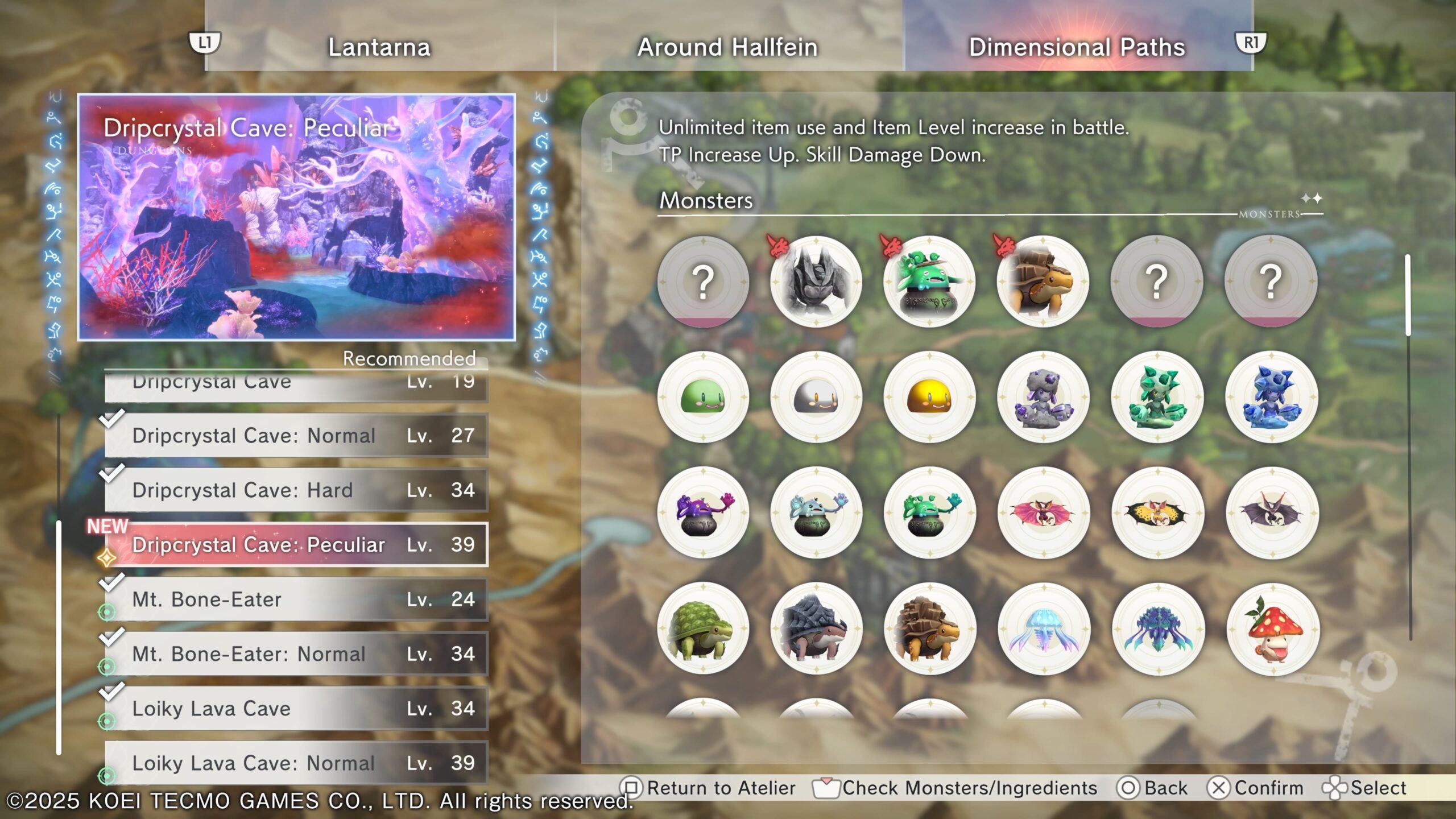
Task: Select the blue crystal golem monster icon
Action: click(x=1272, y=397)
